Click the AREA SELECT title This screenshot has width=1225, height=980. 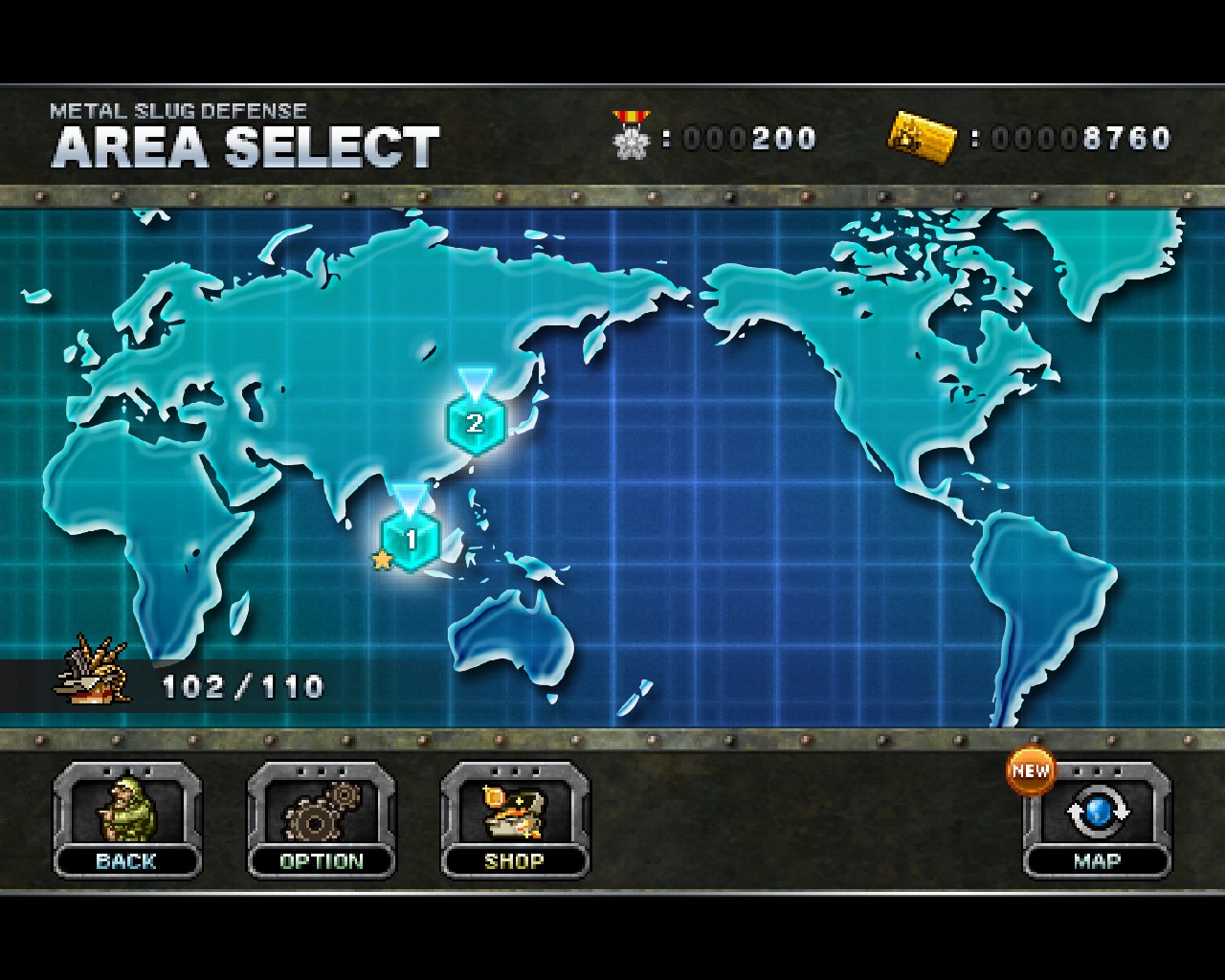coord(247,145)
